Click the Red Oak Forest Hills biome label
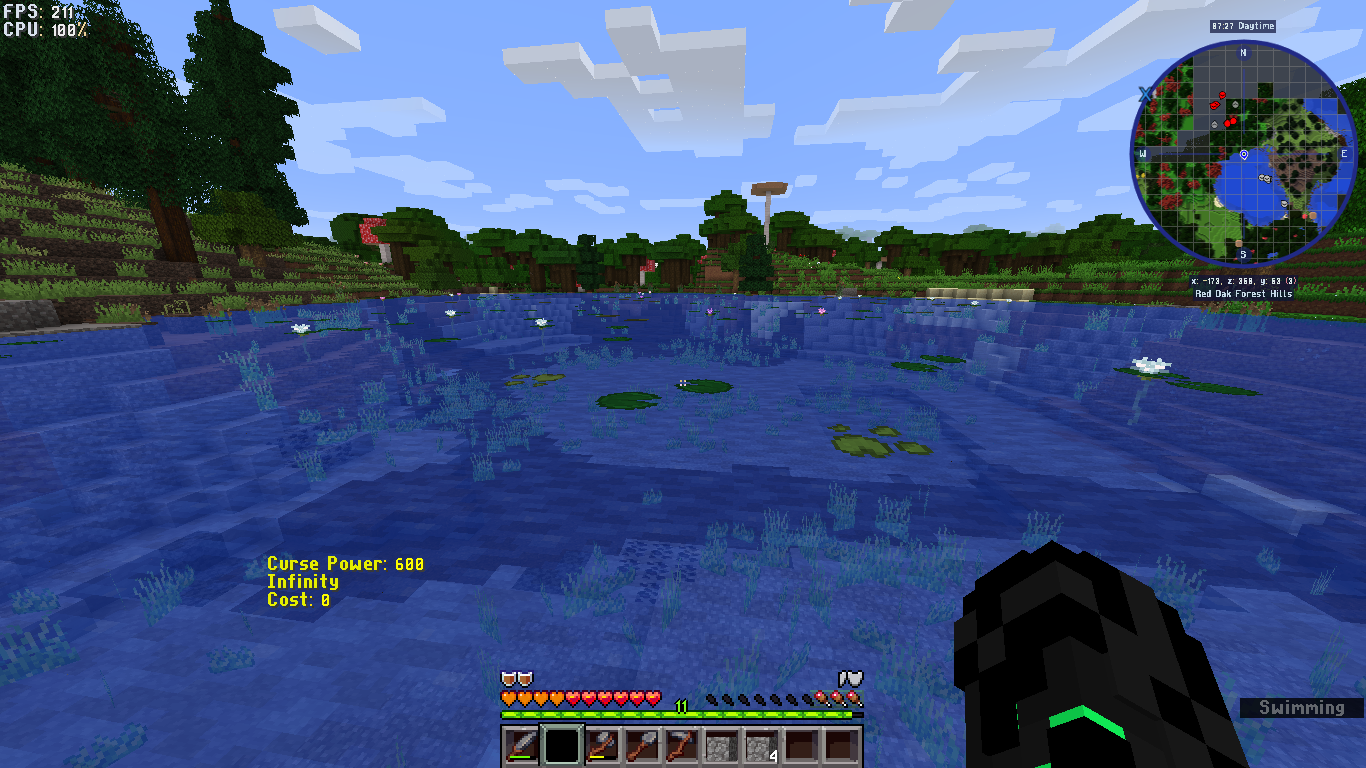1366x768 pixels. pos(1245,294)
